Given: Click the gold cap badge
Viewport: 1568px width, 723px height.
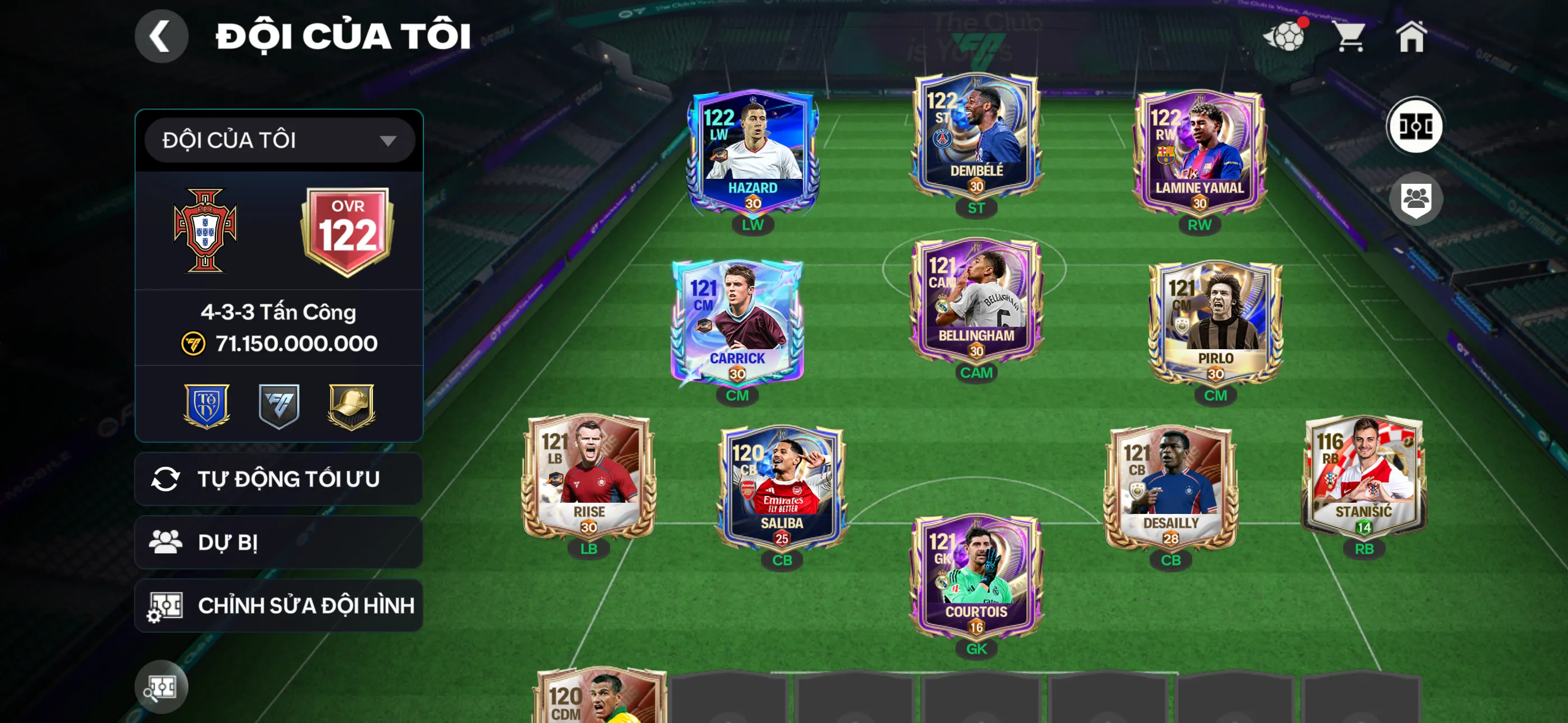Looking at the screenshot, I should coord(351,406).
